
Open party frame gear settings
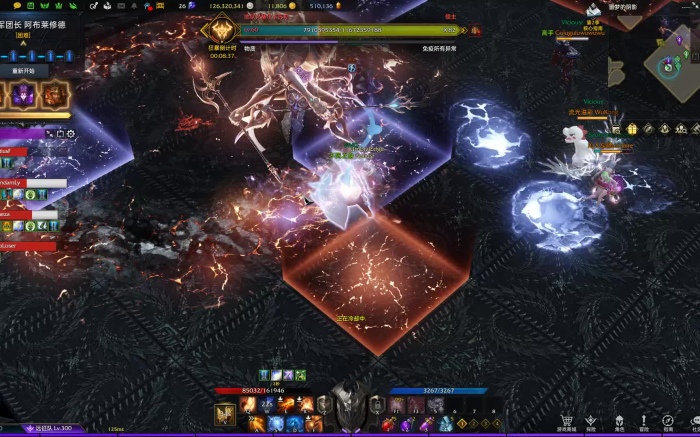(69, 133)
